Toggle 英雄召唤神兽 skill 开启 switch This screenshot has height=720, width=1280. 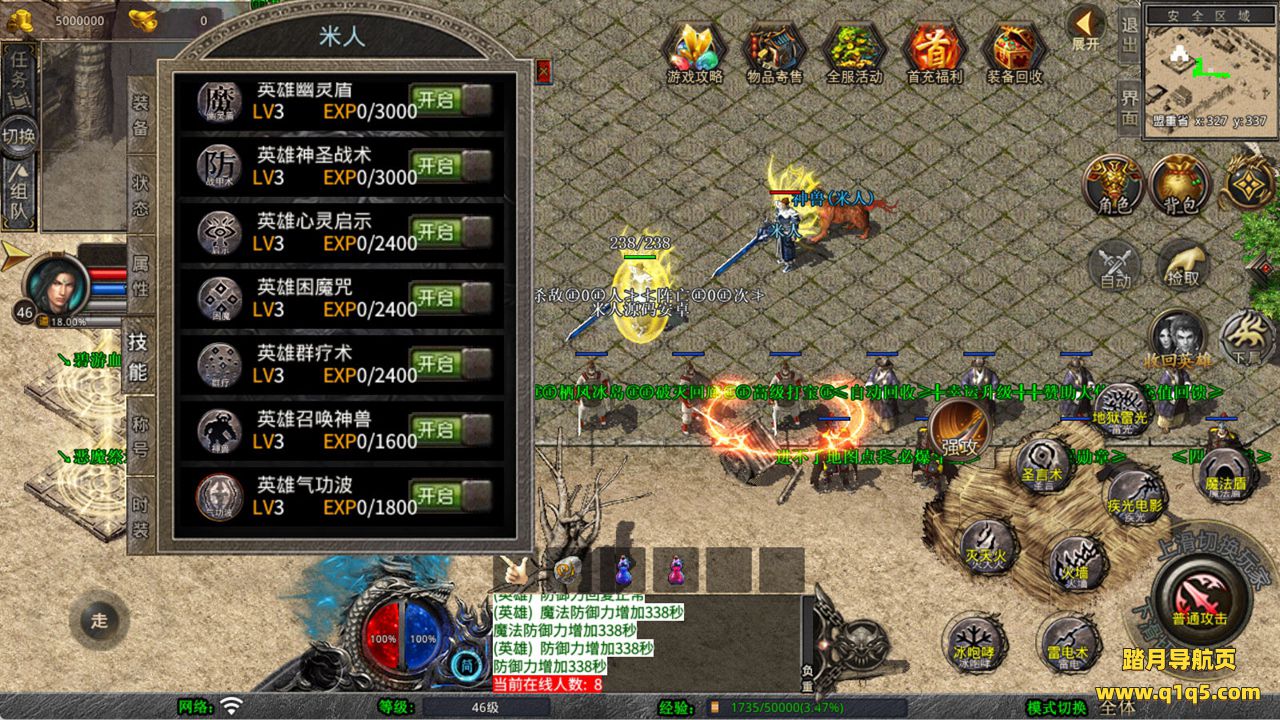tap(450, 430)
